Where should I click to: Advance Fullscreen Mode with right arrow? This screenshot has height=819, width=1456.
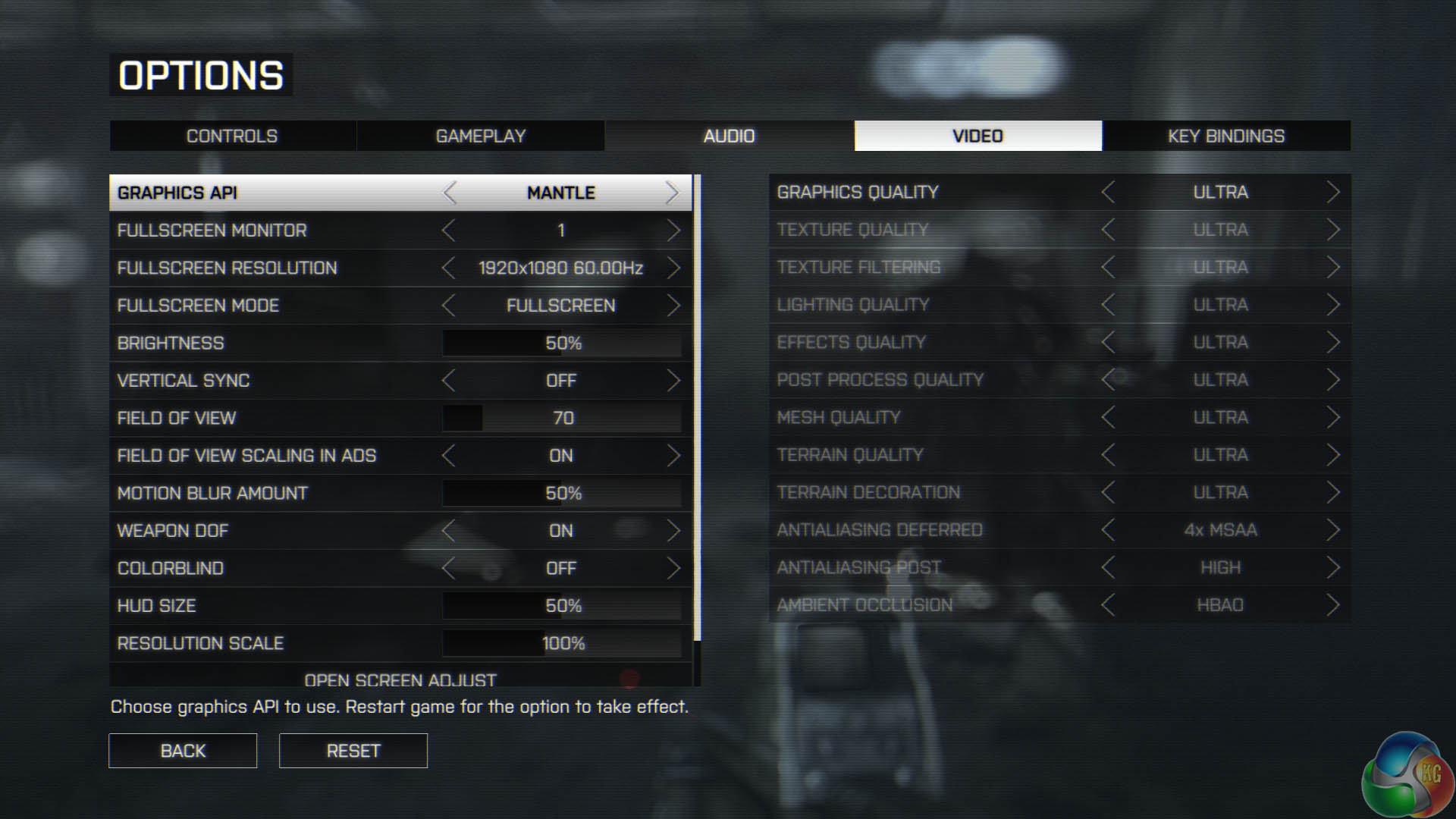point(673,306)
